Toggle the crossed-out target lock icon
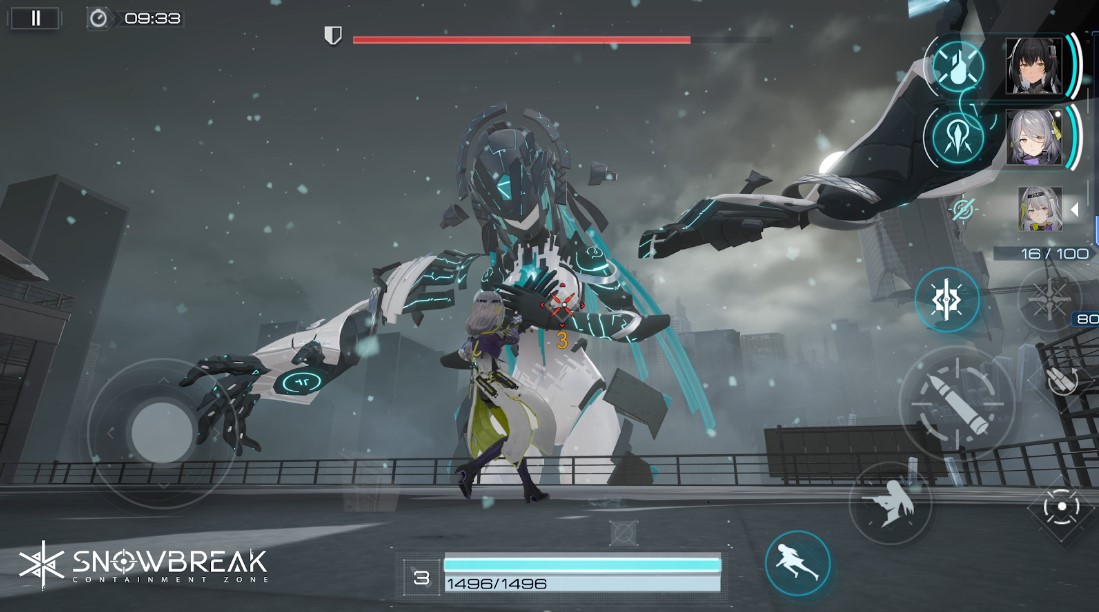The width and height of the screenshot is (1099, 612). (x=964, y=209)
